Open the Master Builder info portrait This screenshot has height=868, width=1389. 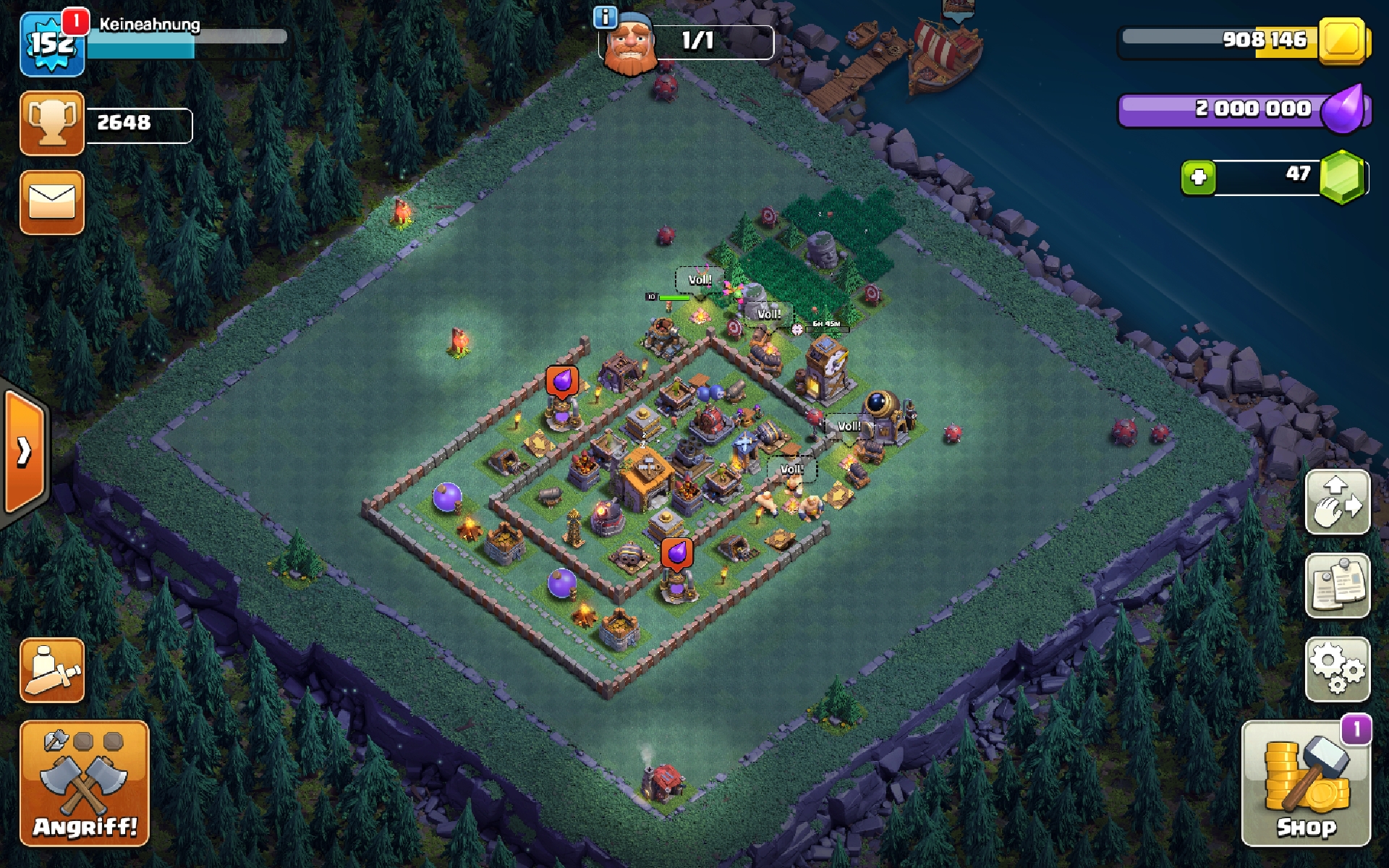click(629, 43)
